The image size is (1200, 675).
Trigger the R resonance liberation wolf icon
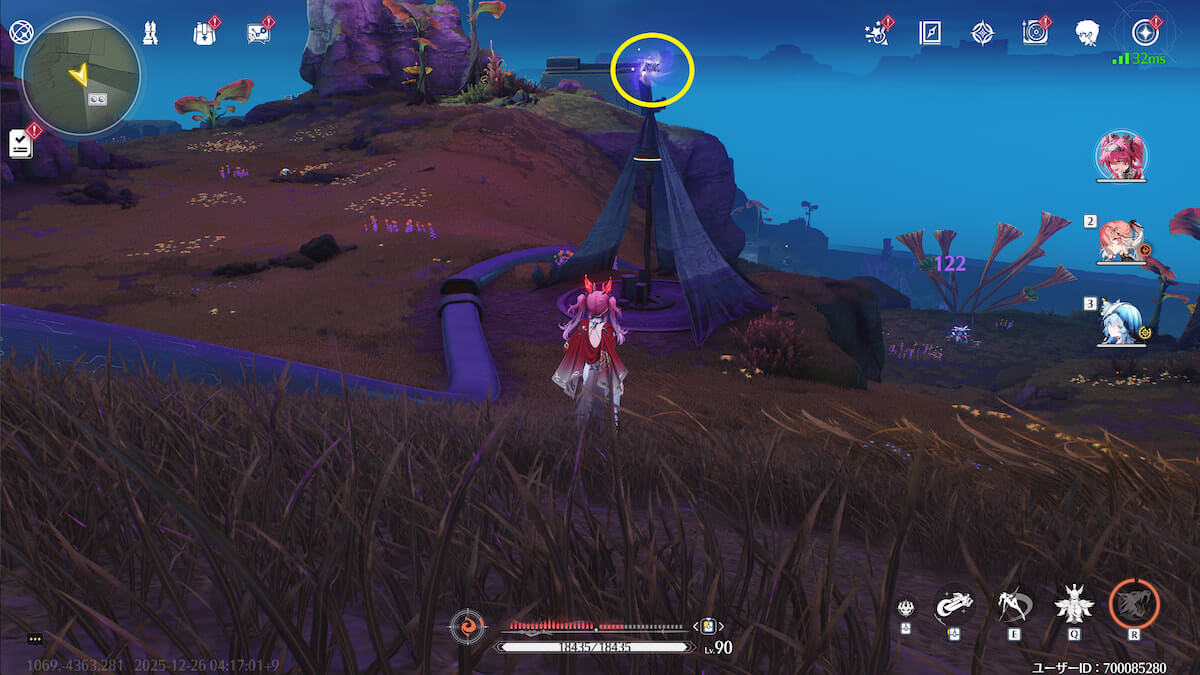click(x=1134, y=604)
